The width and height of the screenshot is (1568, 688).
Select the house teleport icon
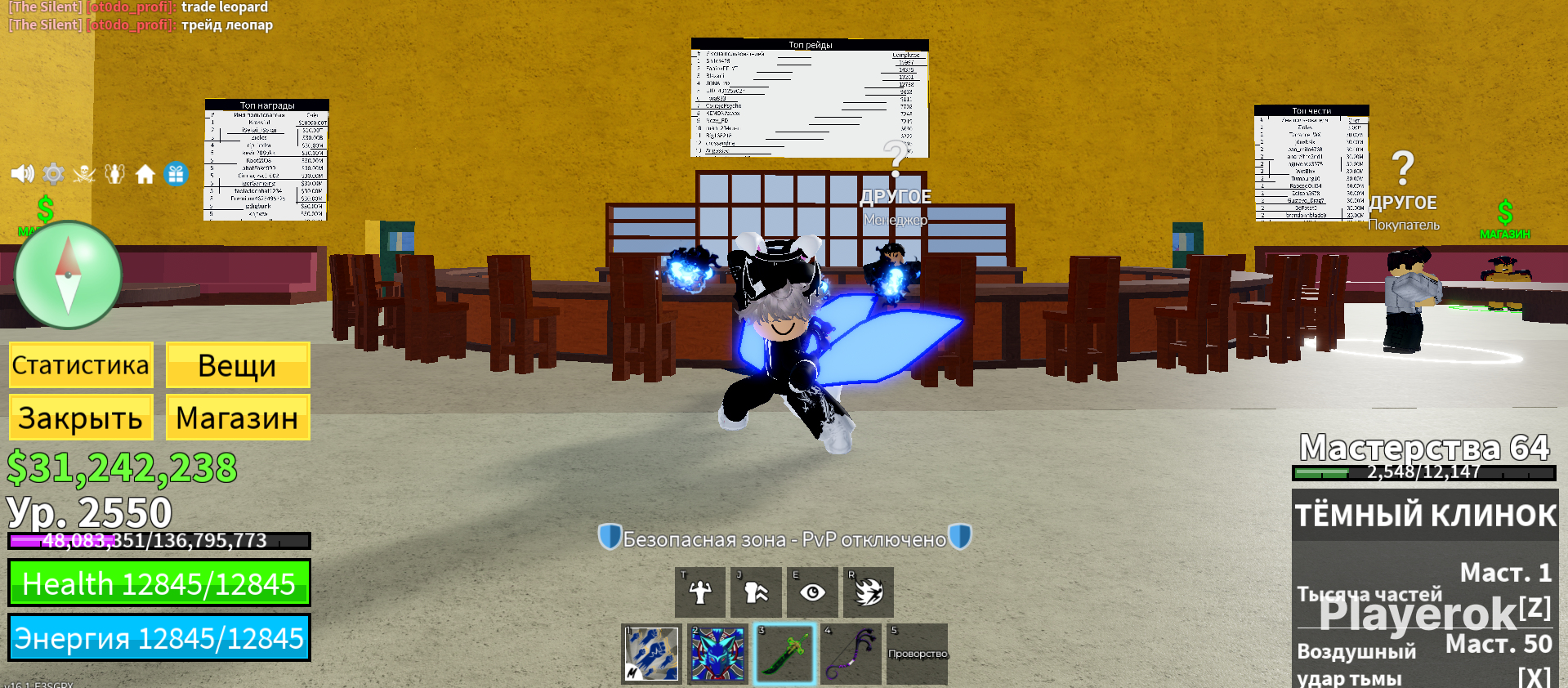[145, 172]
